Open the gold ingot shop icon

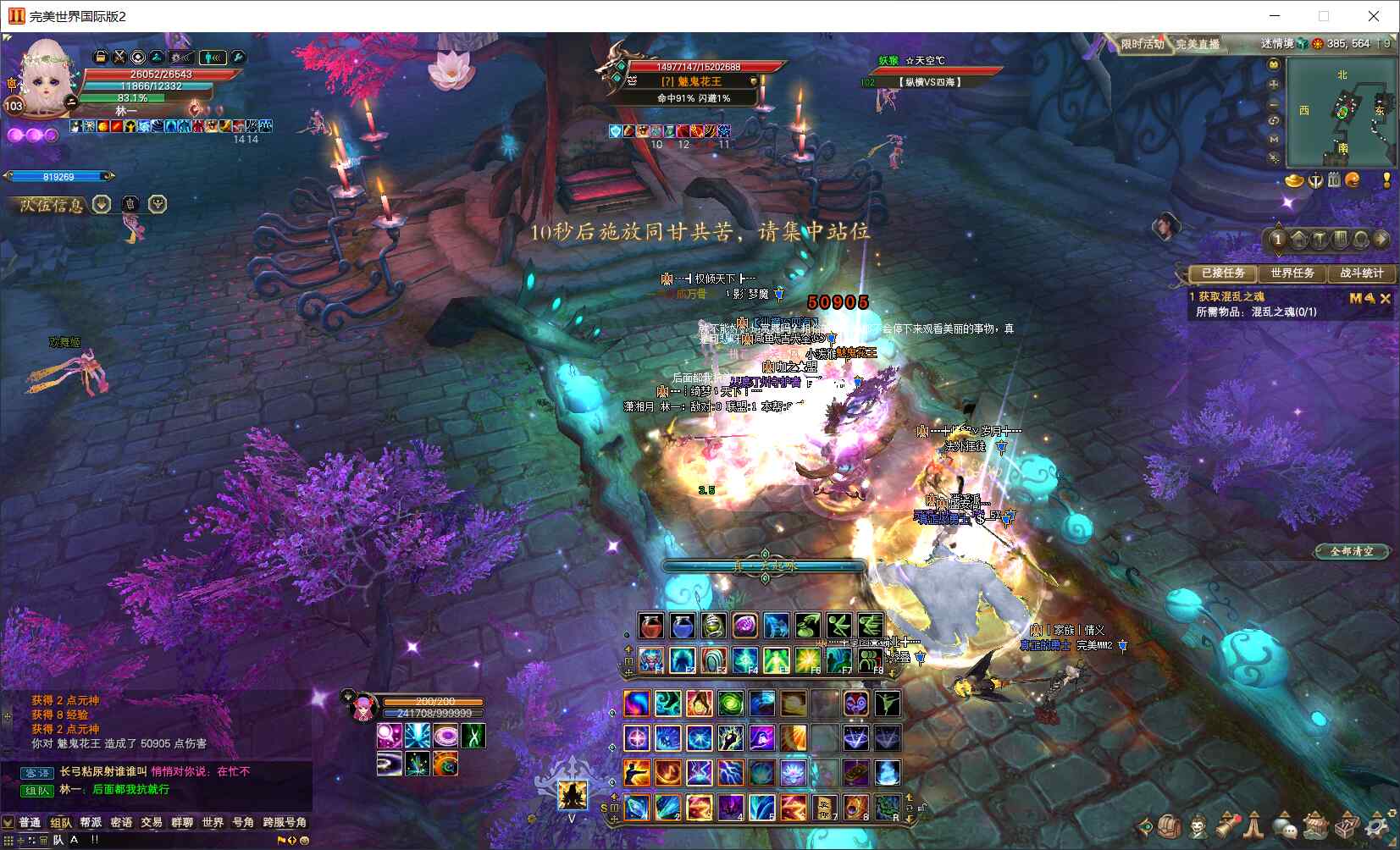click(1294, 180)
